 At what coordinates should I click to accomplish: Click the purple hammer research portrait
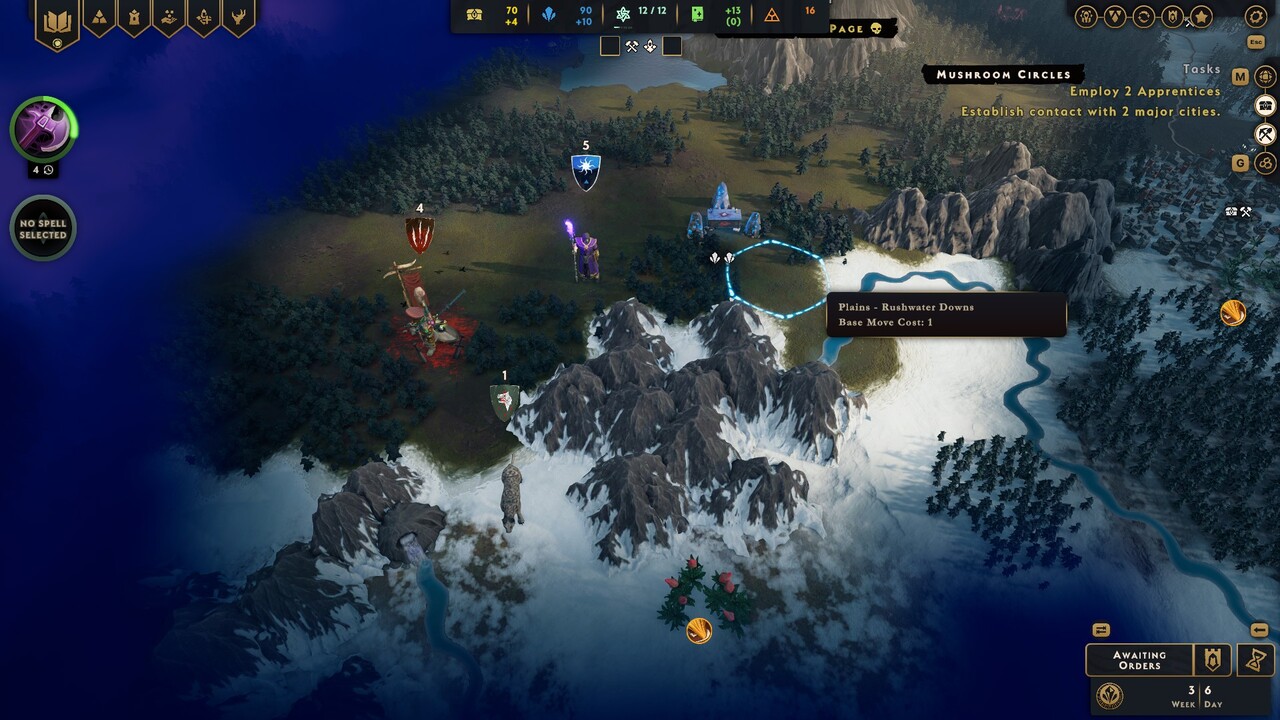(43, 129)
